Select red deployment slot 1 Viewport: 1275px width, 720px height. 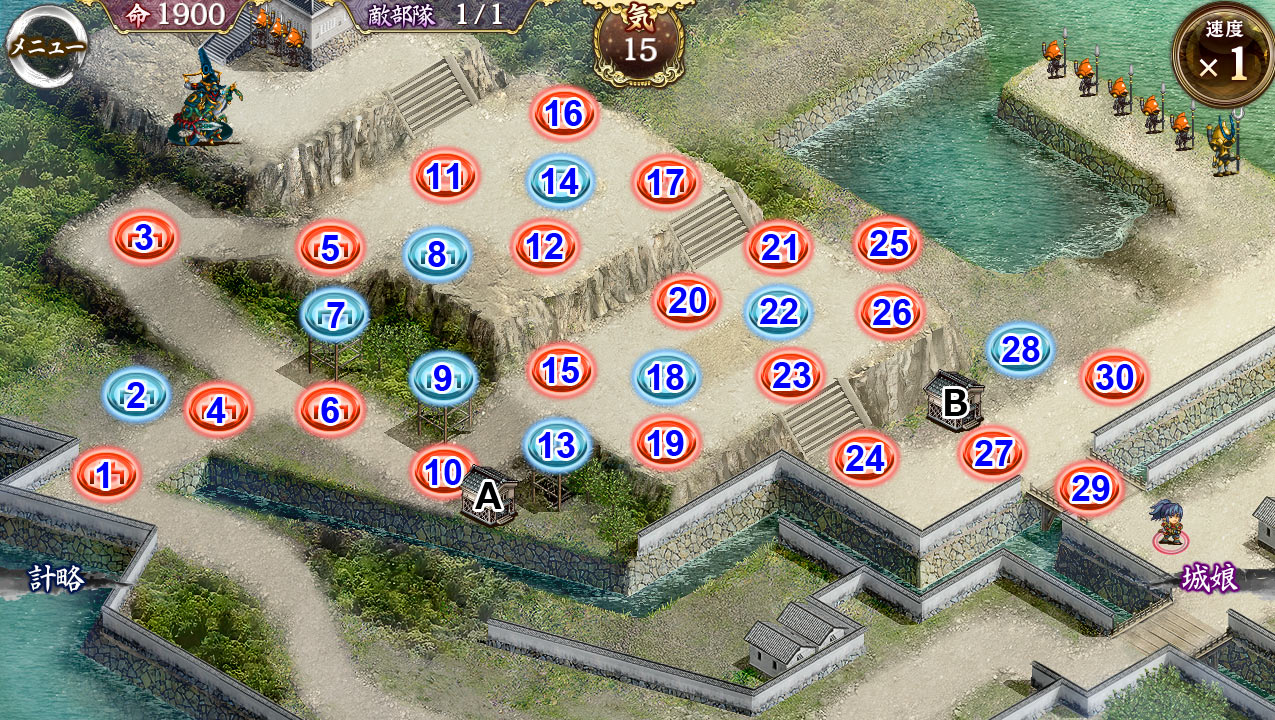pyautogui.click(x=105, y=475)
